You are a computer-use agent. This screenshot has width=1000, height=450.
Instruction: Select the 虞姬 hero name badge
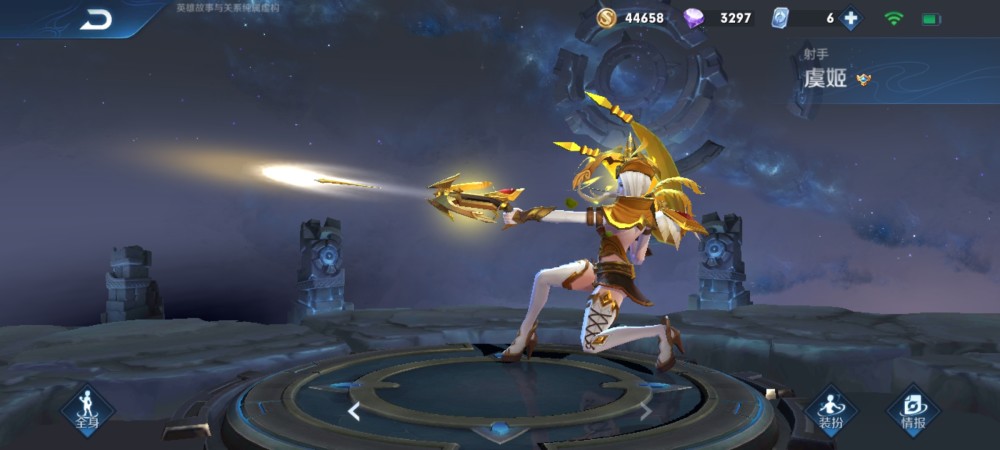point(826,79)
